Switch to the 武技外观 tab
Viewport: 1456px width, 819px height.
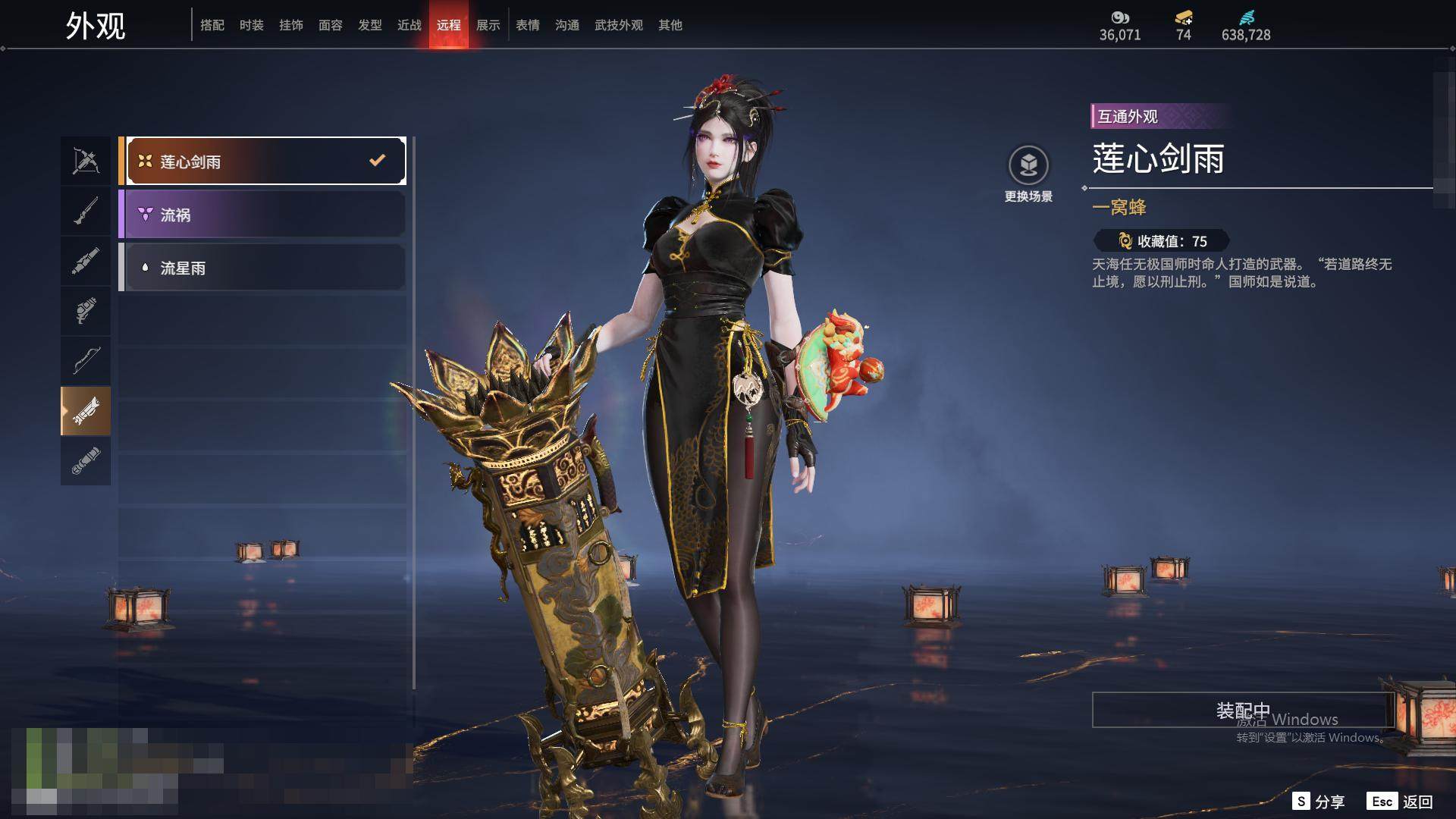[x=619, y=25]
